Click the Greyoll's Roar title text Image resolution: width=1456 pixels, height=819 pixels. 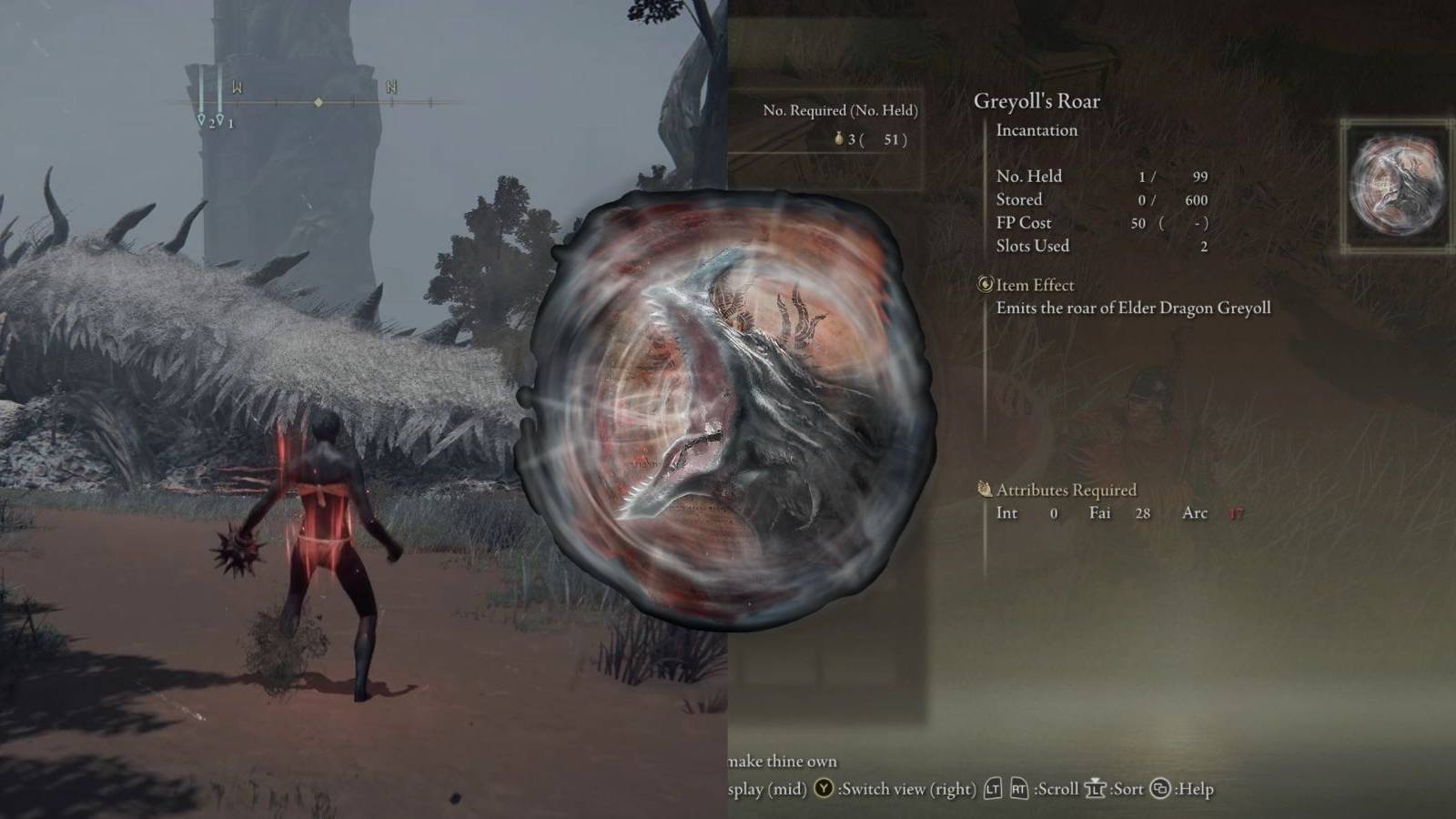pyautogui.click(x=1036, y=101)
